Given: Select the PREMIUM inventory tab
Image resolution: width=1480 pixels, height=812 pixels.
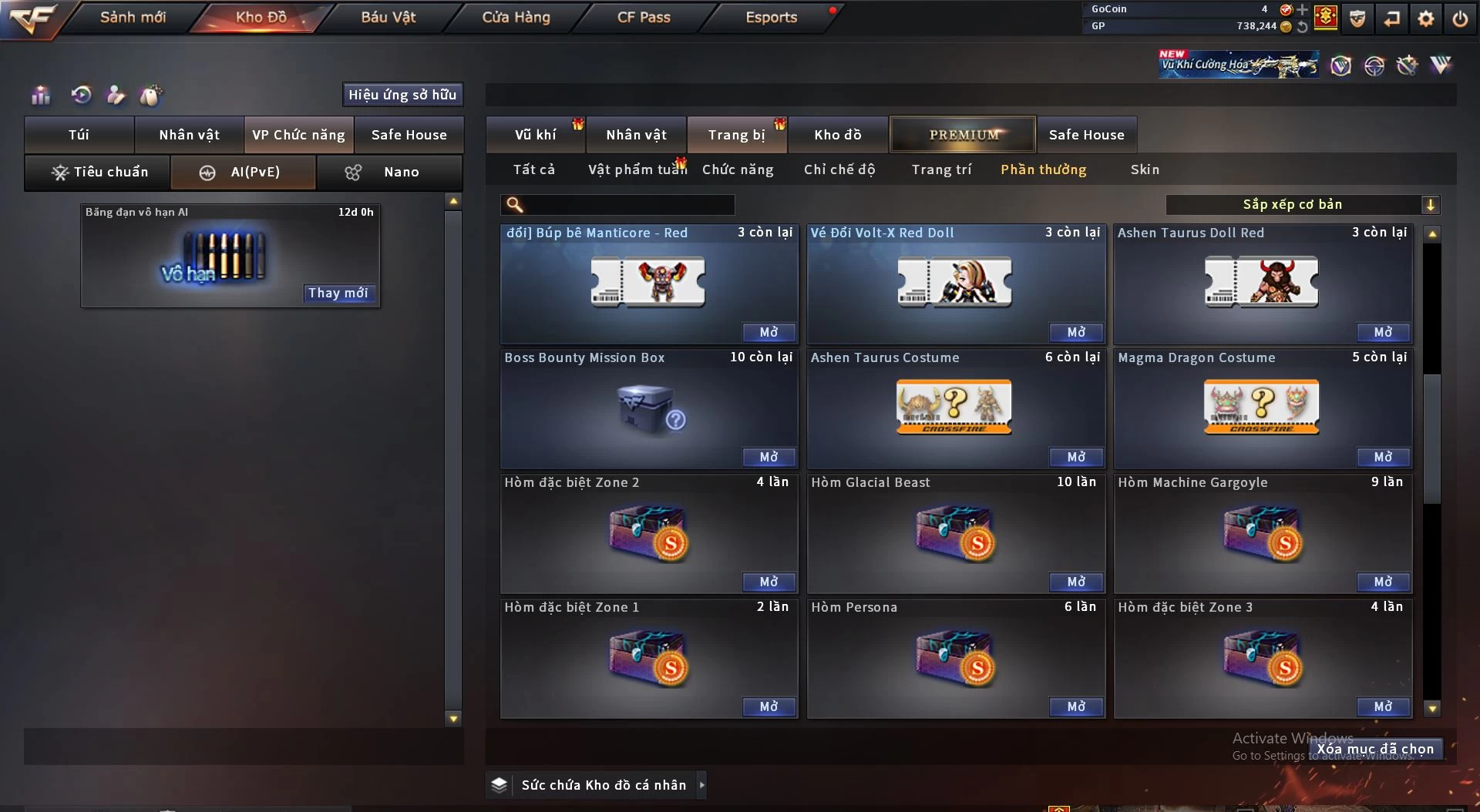Looking at the screenshot, I should point(963,135).
